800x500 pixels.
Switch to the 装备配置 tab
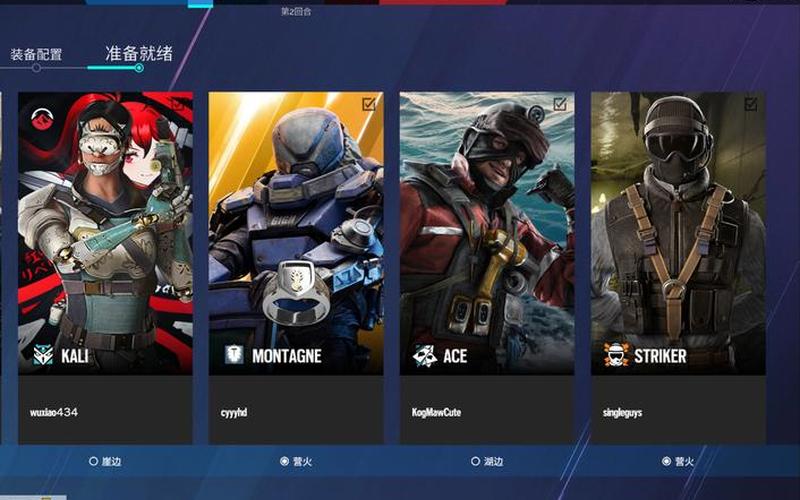pyautogui.click(x=37, y=54)
